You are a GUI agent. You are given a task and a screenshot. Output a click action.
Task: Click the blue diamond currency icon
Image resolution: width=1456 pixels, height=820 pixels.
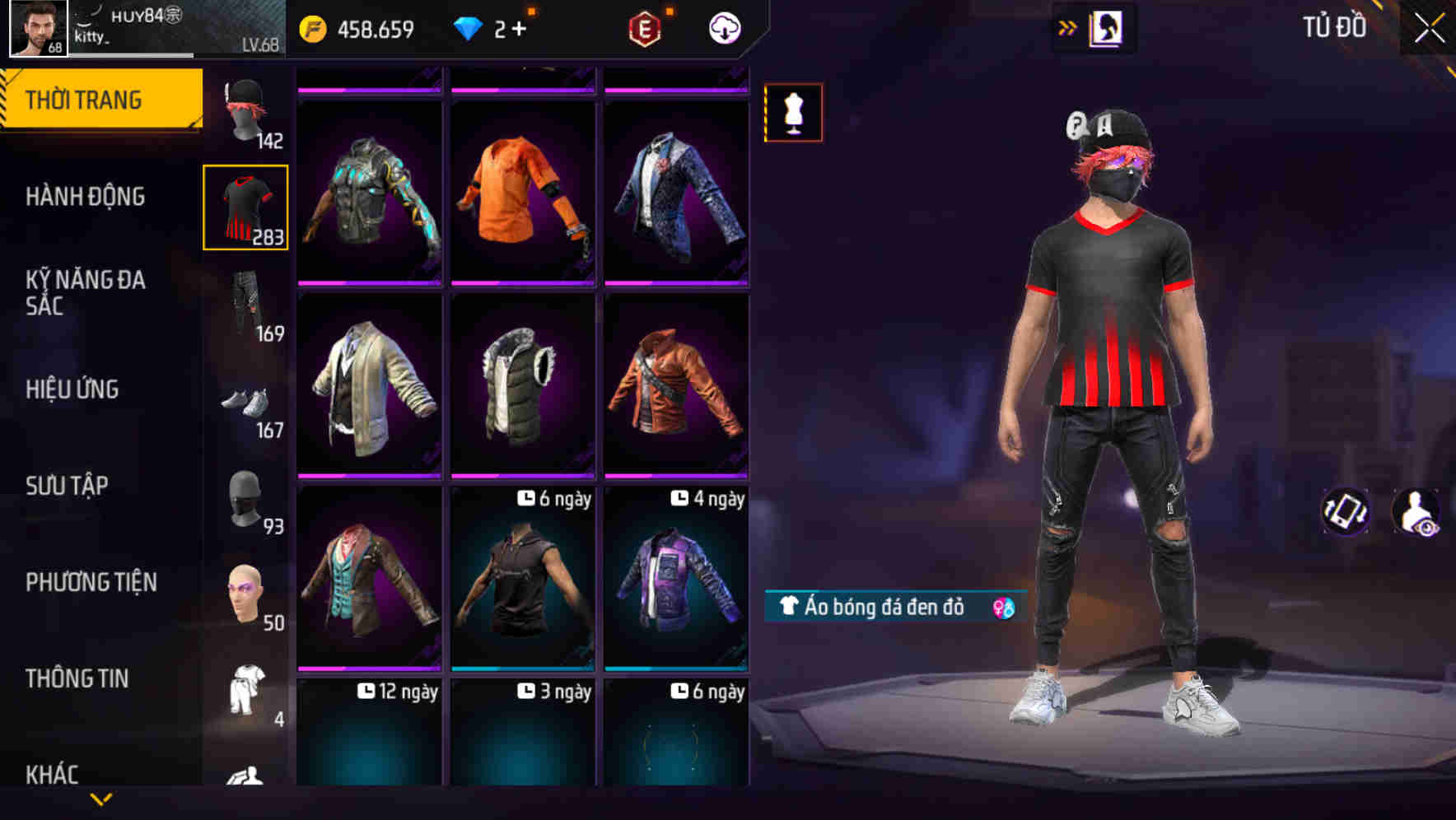coord(467,27)
